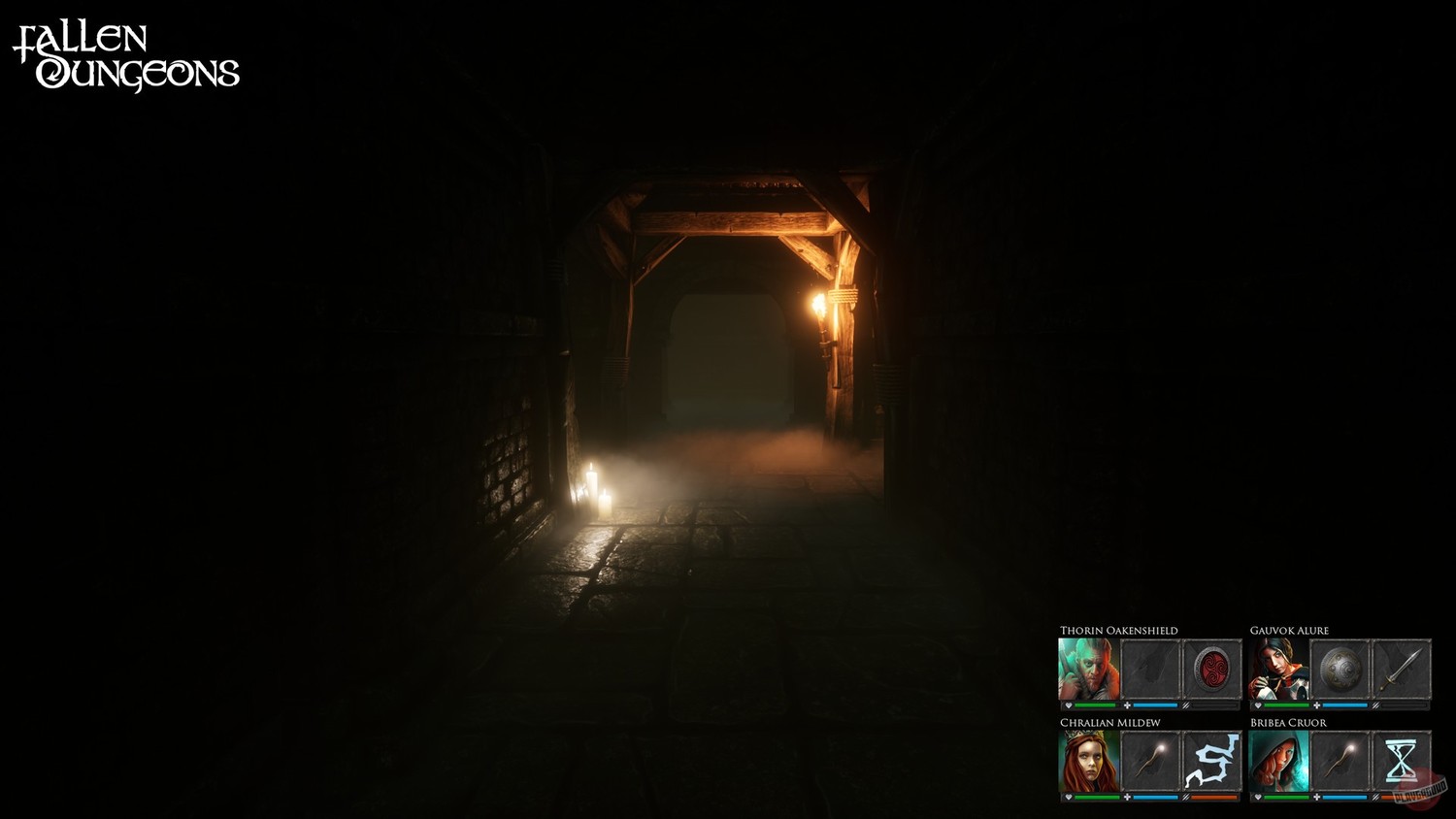1456x819 pixels.
Task: Click Thorin's empty second equipment slot
Action: (x=1150, y=668)
